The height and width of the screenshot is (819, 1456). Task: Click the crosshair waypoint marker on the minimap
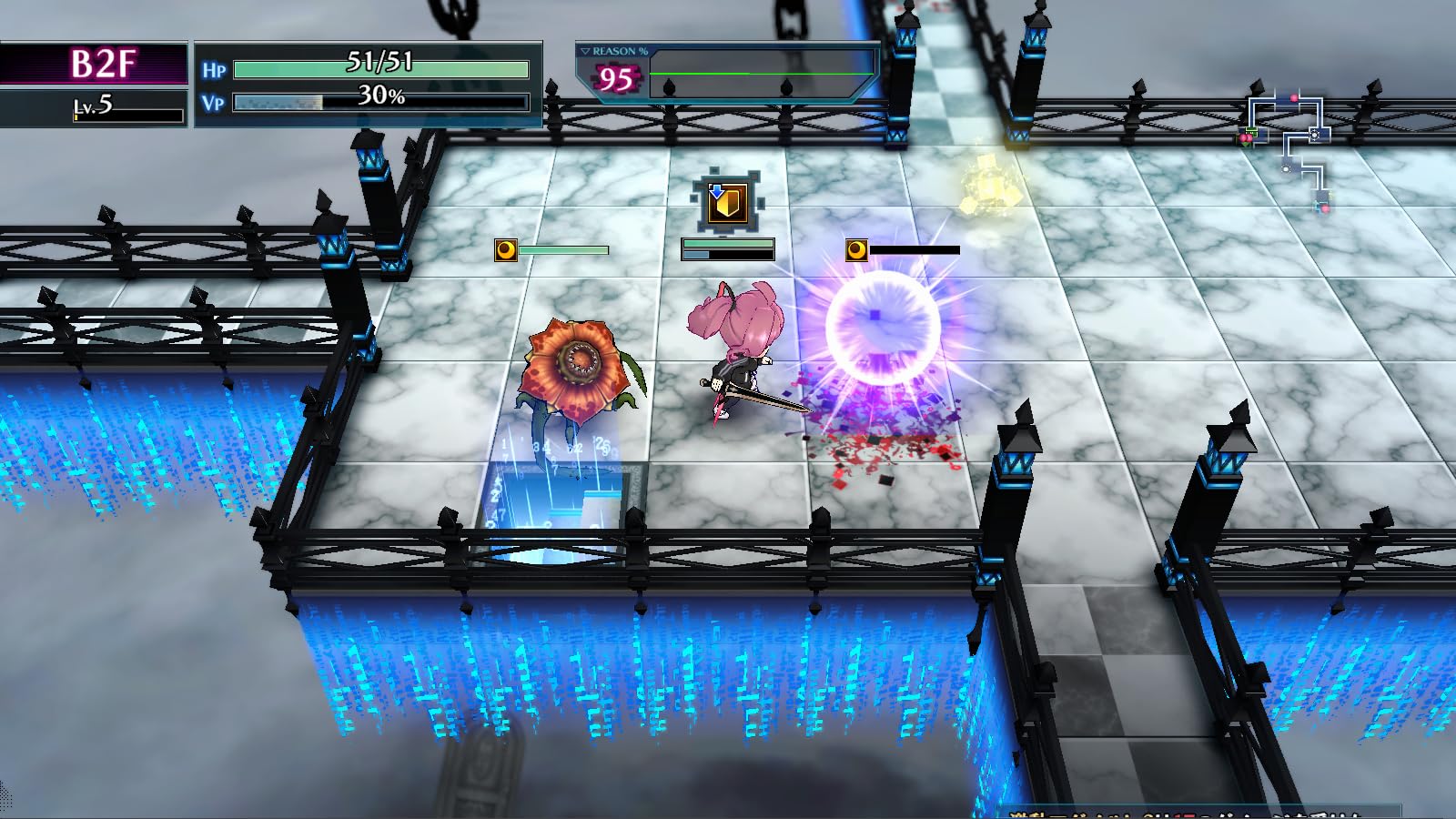[1314, 135]
